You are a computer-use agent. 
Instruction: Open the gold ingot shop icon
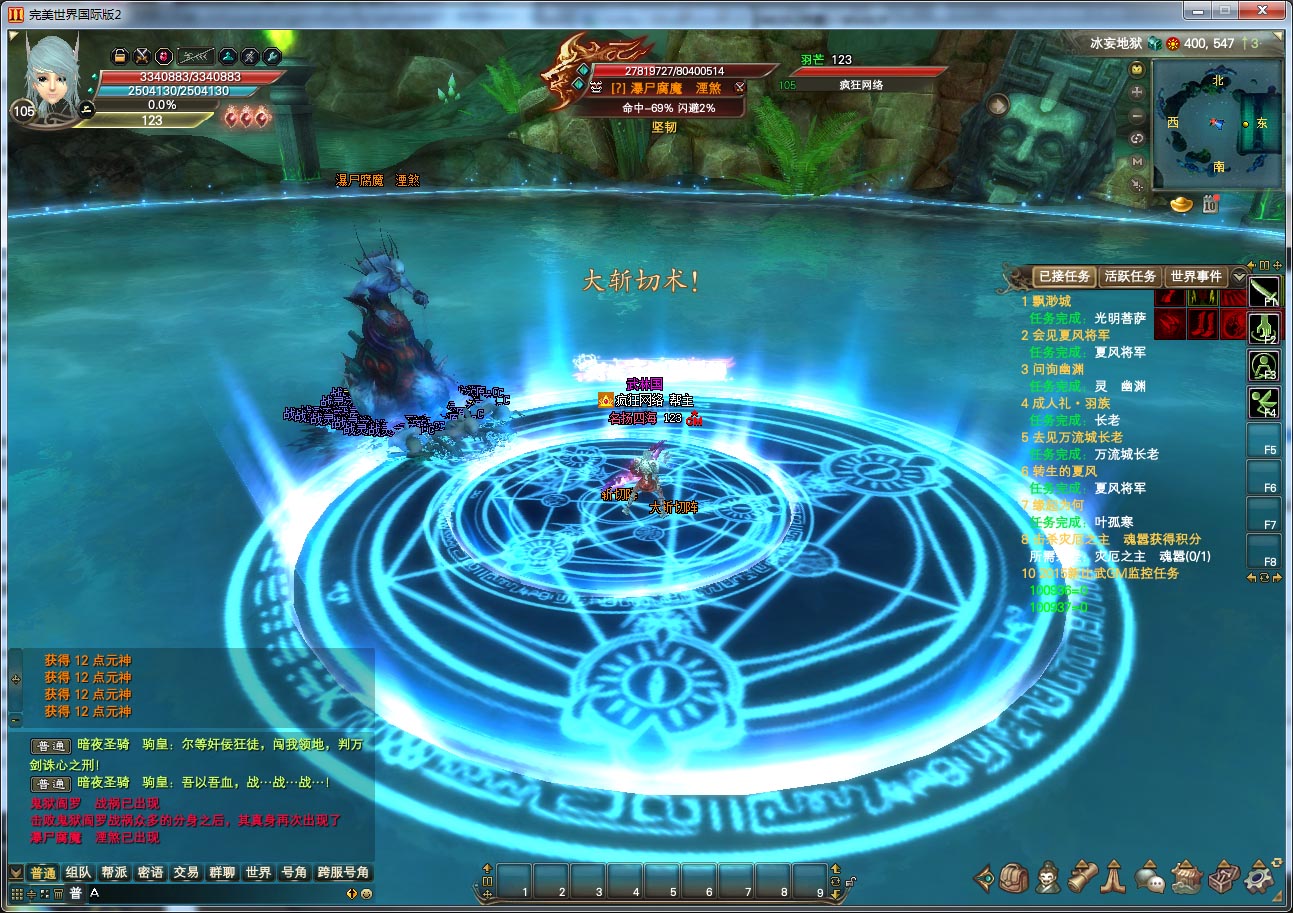[1182, 204]
